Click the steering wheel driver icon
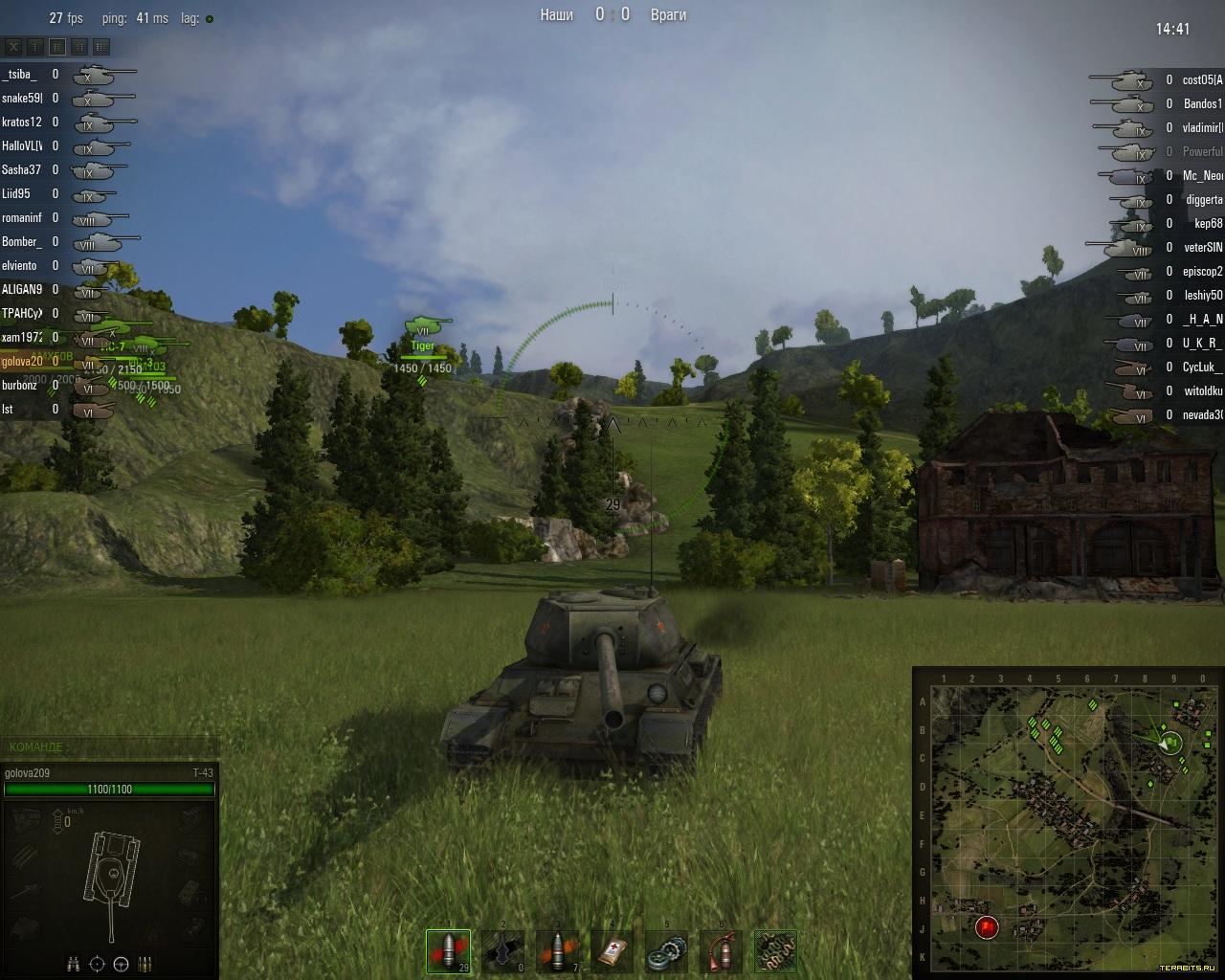 click(x=121, y=964)
